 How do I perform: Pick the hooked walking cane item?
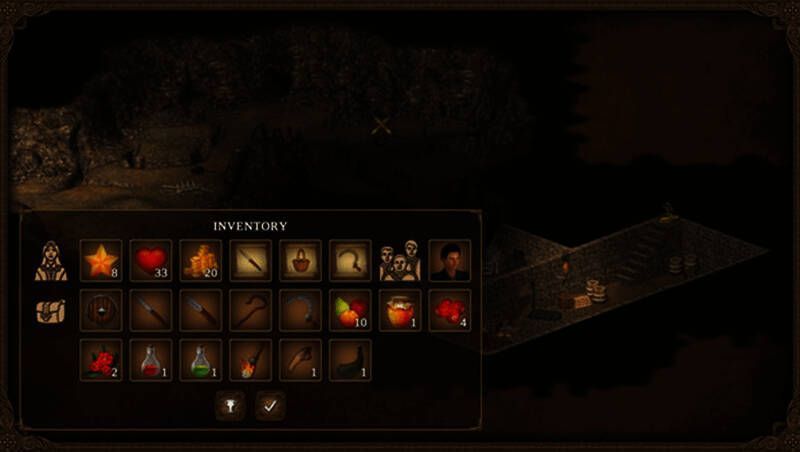pos(250,310)
